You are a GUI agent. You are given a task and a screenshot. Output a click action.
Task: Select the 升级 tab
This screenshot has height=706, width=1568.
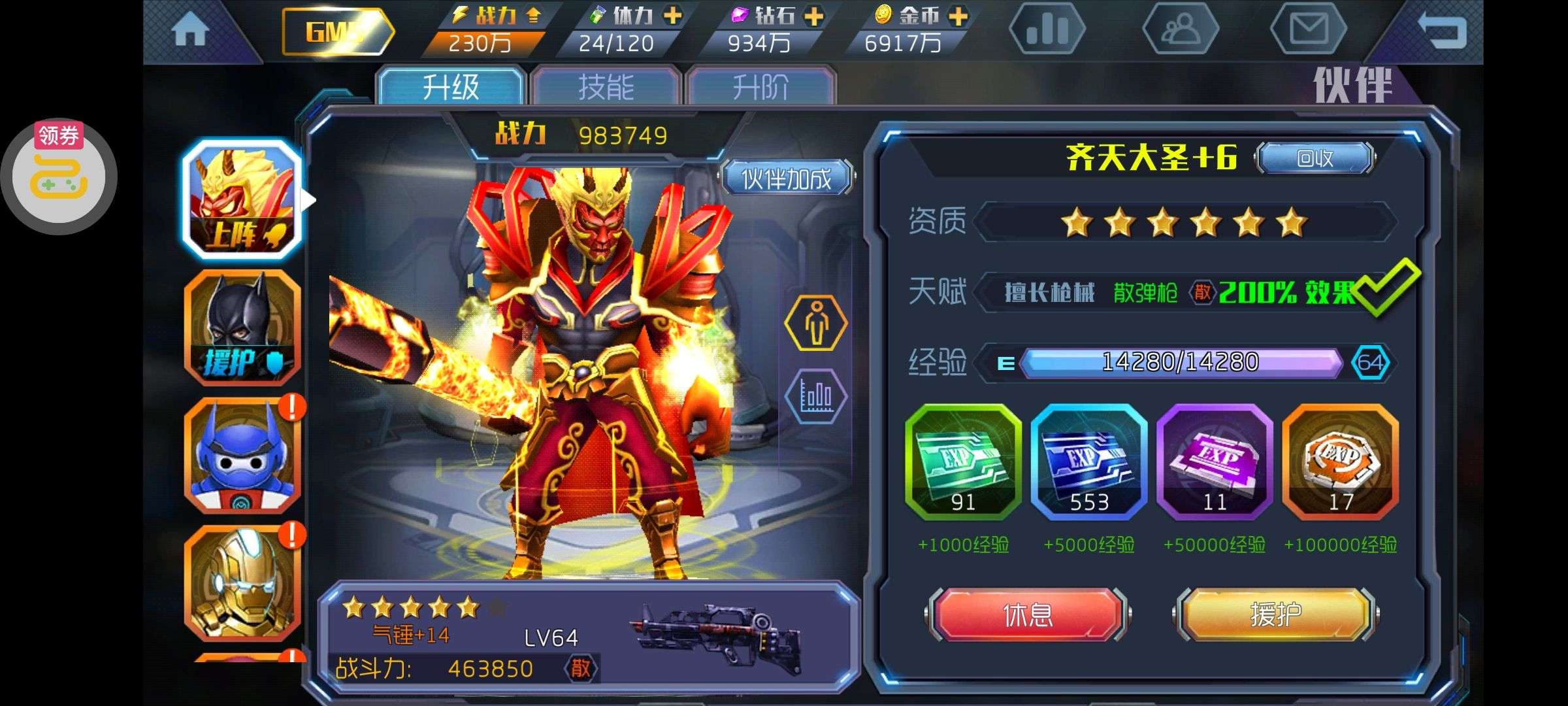(451, 87)
